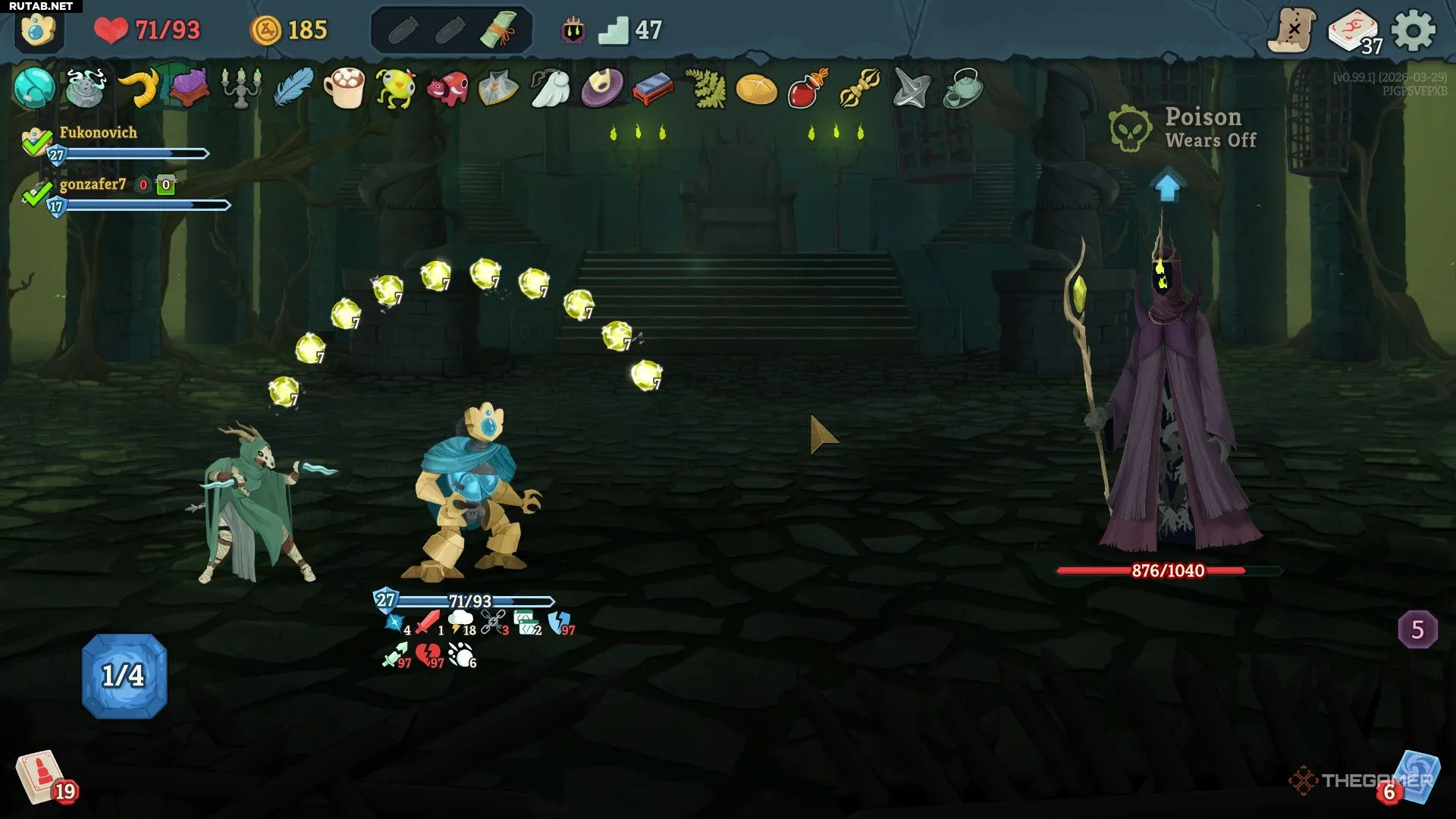Open the settings gear menu

pyautogui.click(x=1414, y=31)
